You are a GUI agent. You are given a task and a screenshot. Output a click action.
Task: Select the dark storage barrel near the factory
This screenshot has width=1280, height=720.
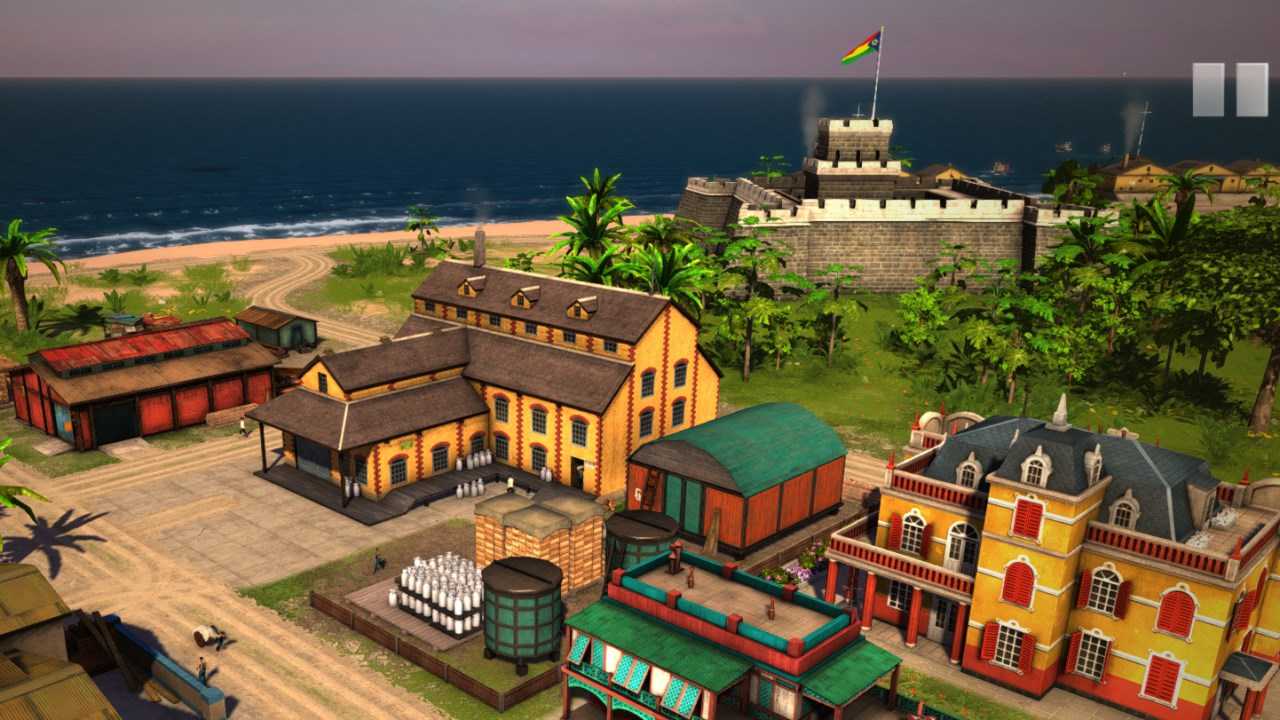522,610
